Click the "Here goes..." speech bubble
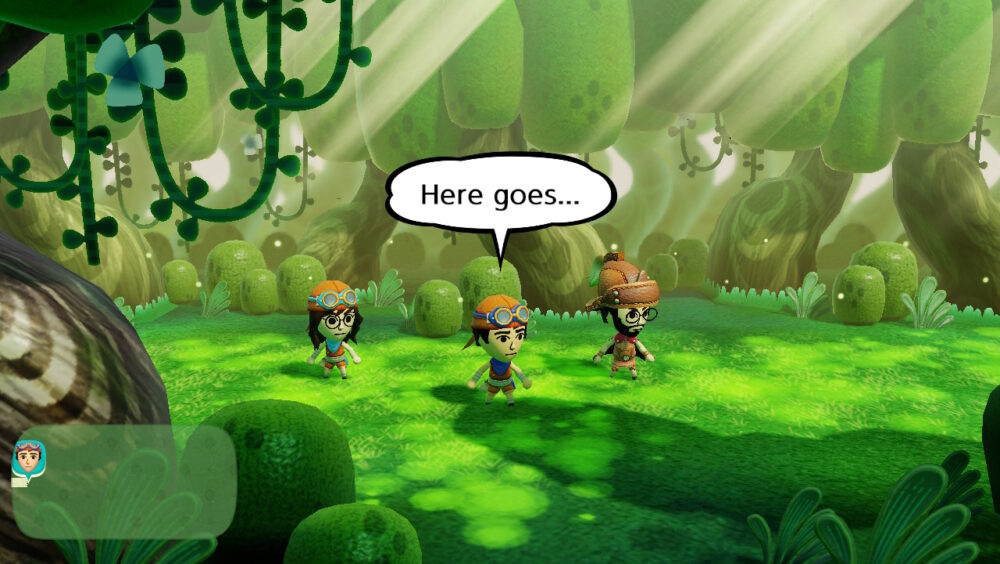Screen dimensions: 1000x564 point(500,194)
